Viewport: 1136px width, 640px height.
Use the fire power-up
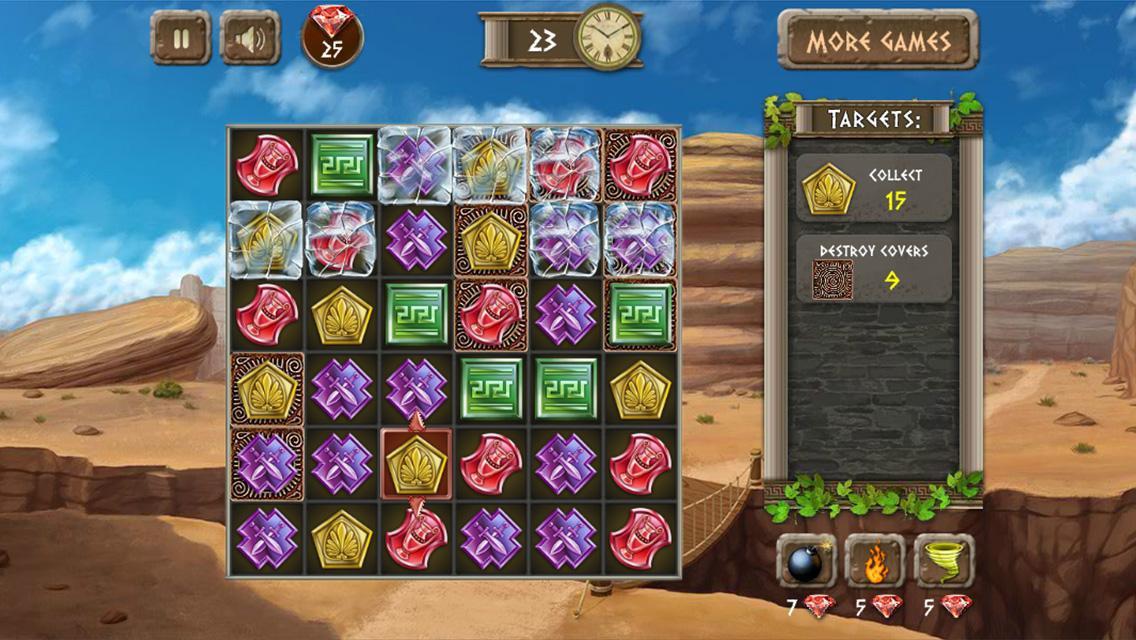click(875, 562)
